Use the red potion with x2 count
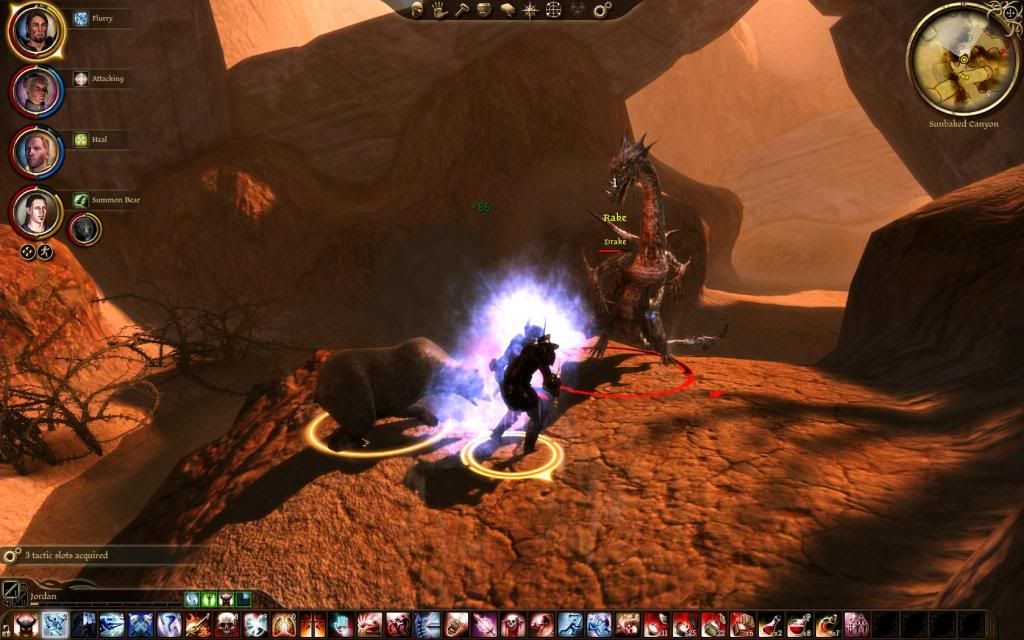Viewport: 1024px width, 640px height. click(x=770, y=625)
